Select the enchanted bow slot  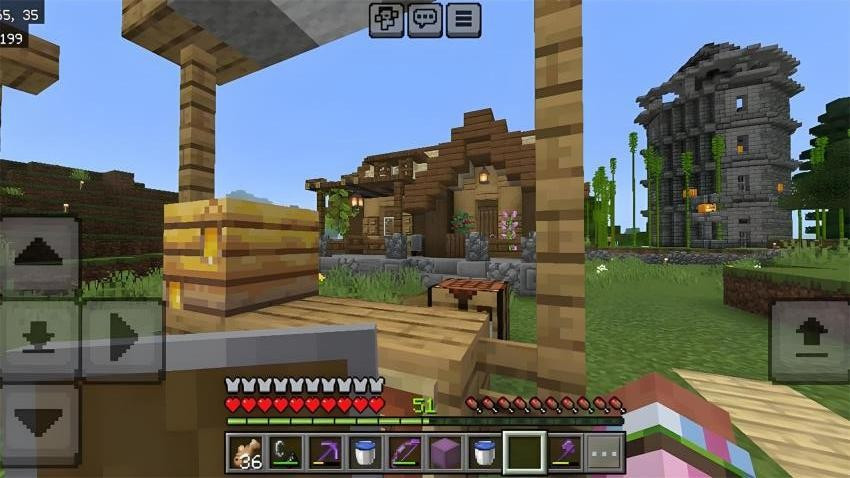405,453
